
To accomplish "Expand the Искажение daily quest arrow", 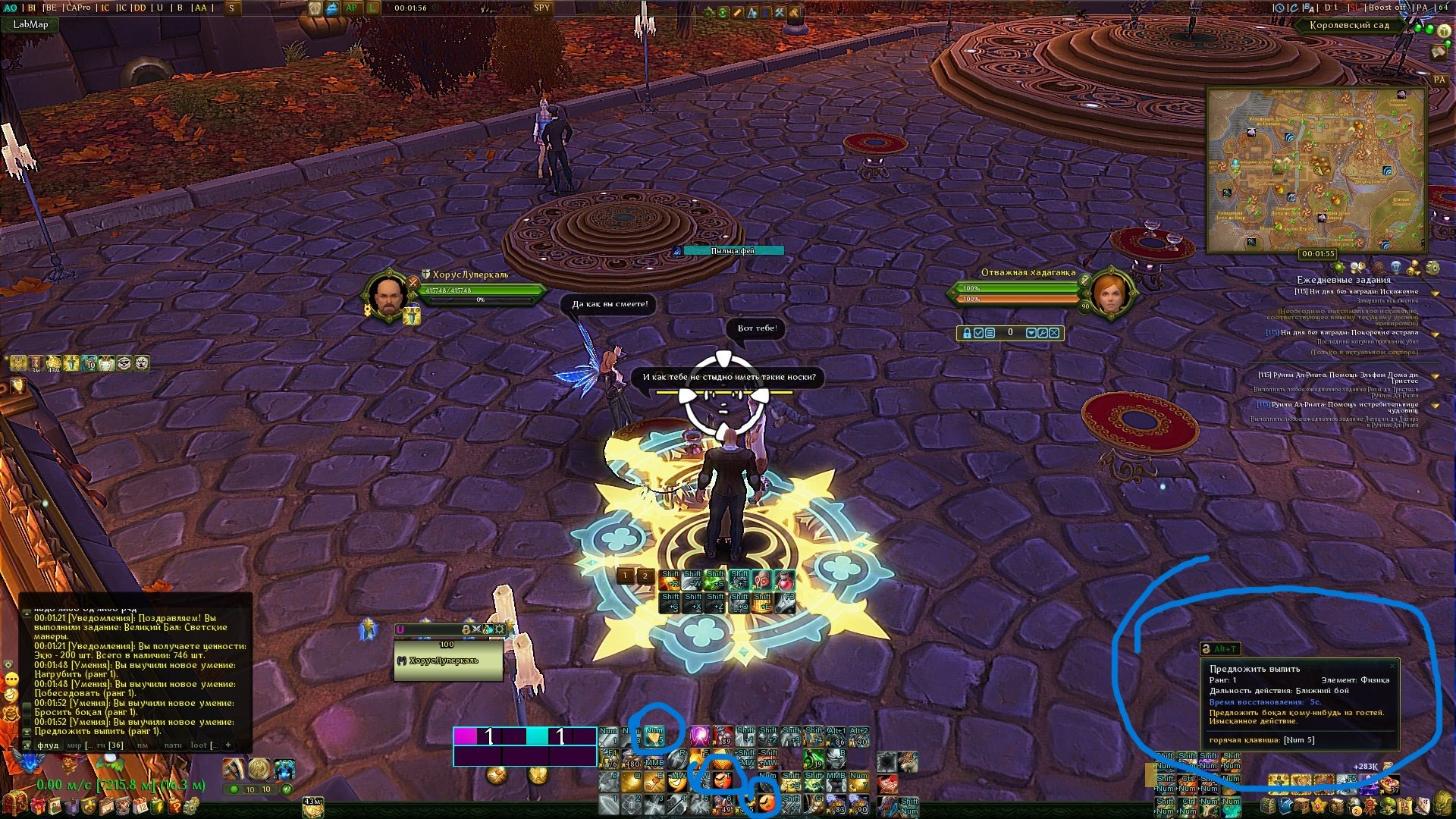I will pos(1436,292).
